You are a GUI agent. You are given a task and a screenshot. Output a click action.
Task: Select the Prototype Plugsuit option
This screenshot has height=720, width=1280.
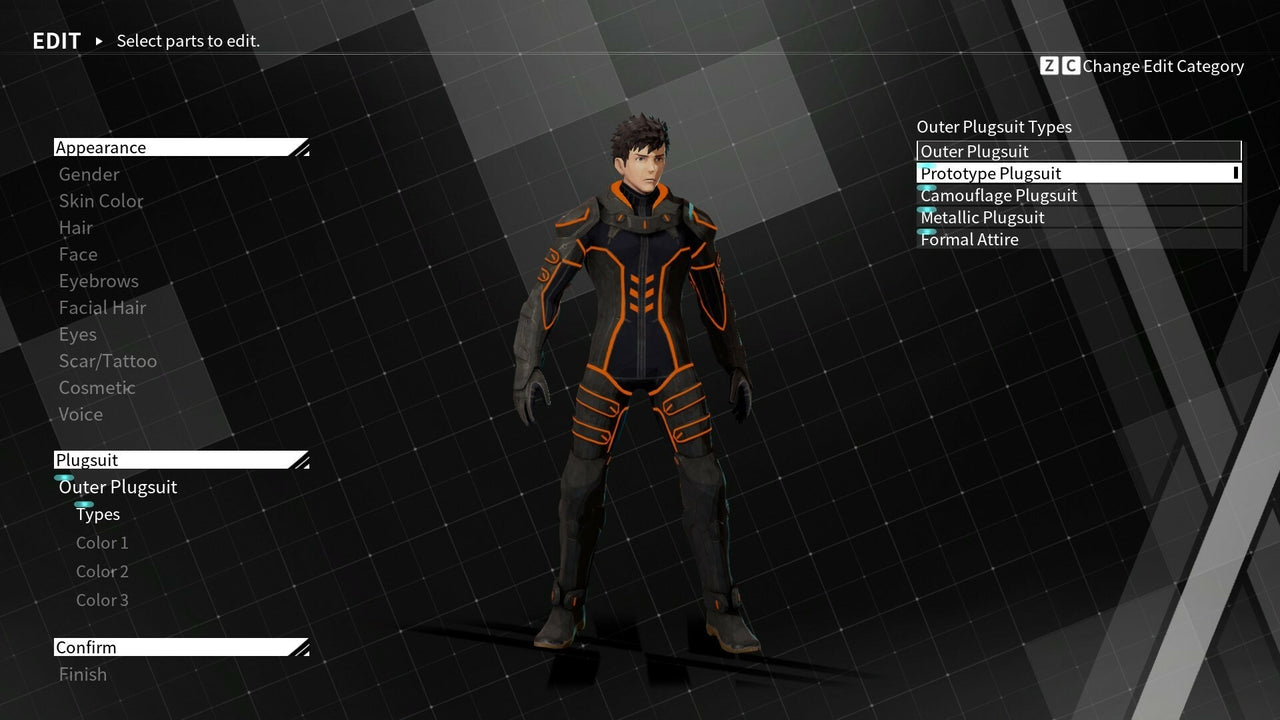(990, 172)
